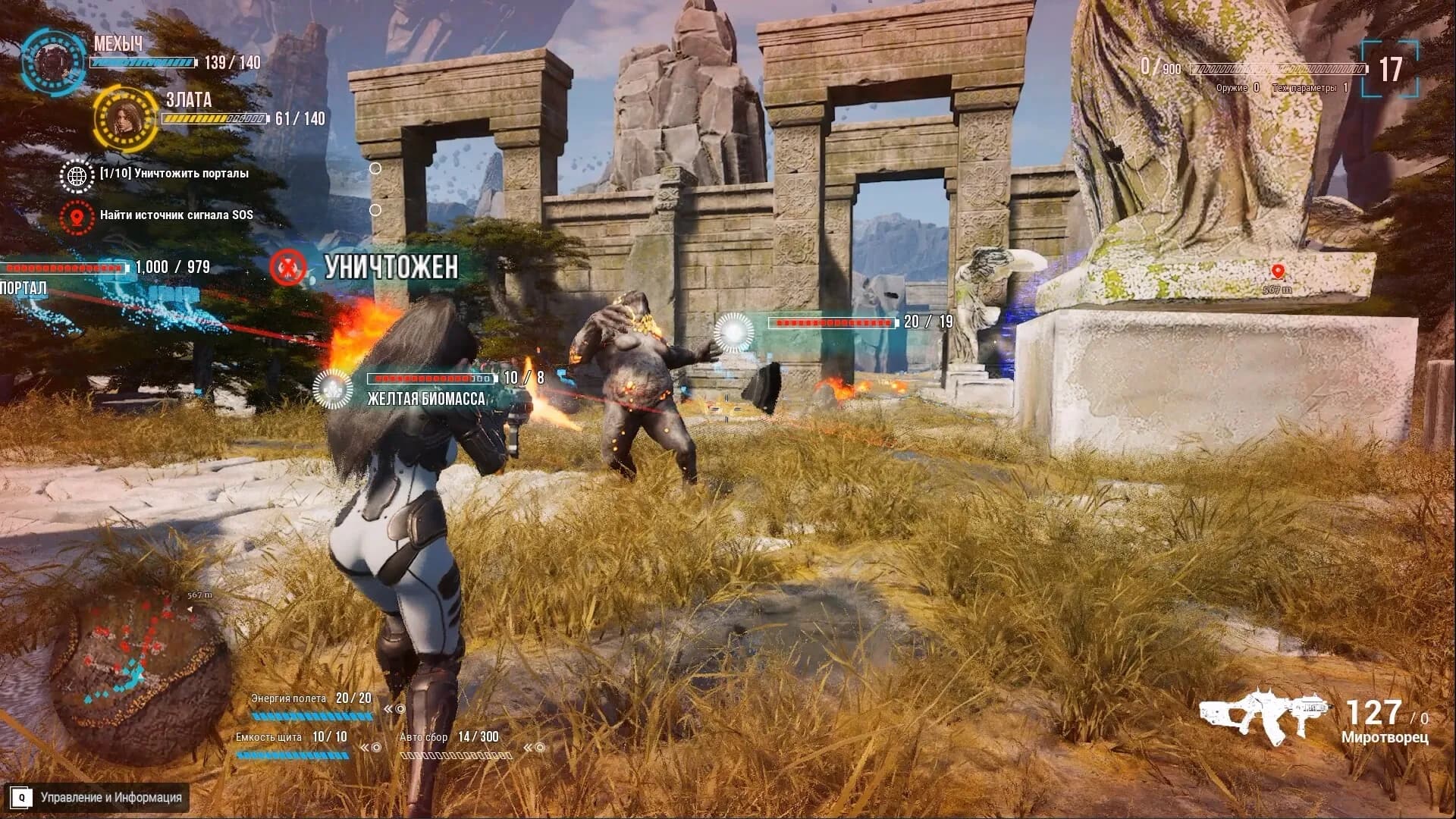Open the Управление и Информация panel
Viewport: 1456px width, 819px height.
pos(111,797)
